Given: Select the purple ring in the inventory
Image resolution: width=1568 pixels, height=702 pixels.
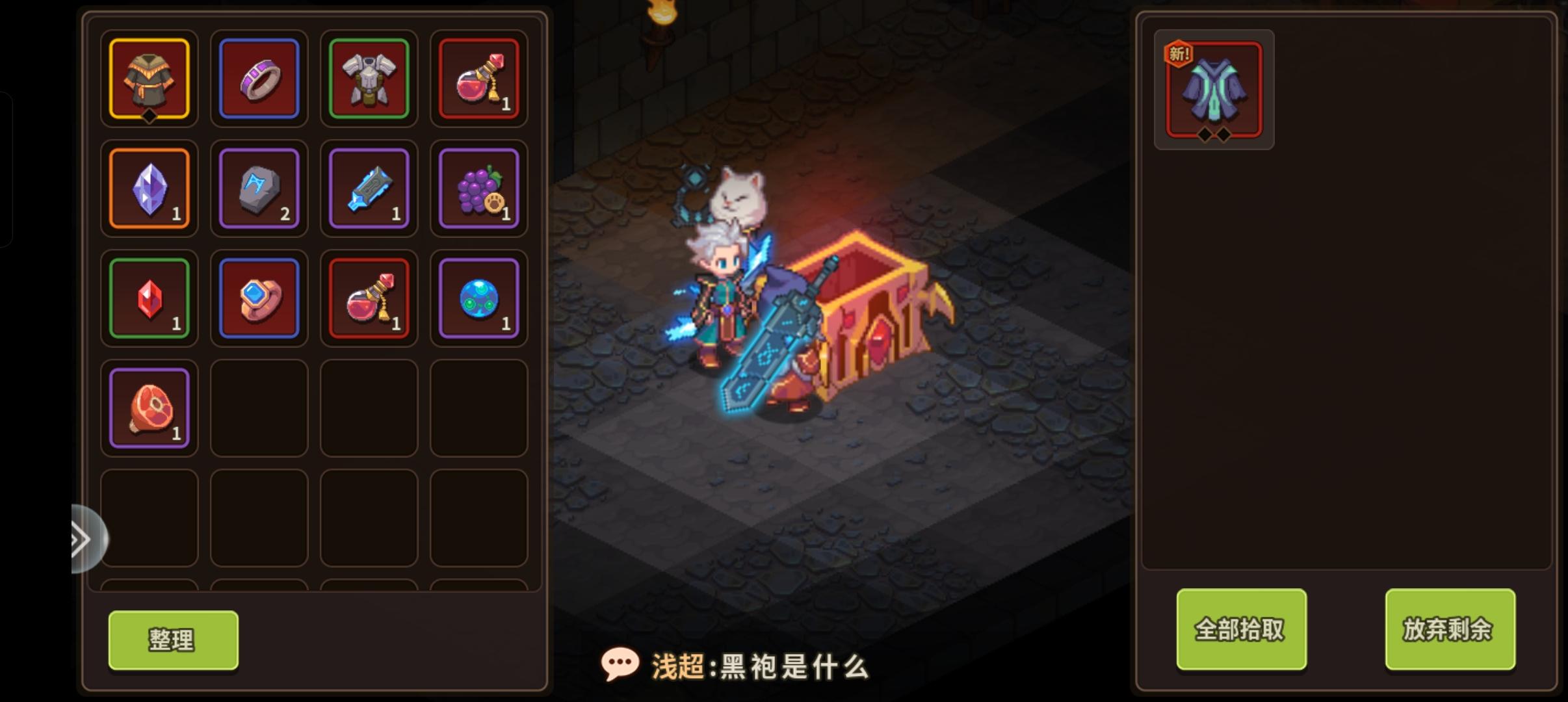Looking at the screenshot, I should [x=259, y=79].
